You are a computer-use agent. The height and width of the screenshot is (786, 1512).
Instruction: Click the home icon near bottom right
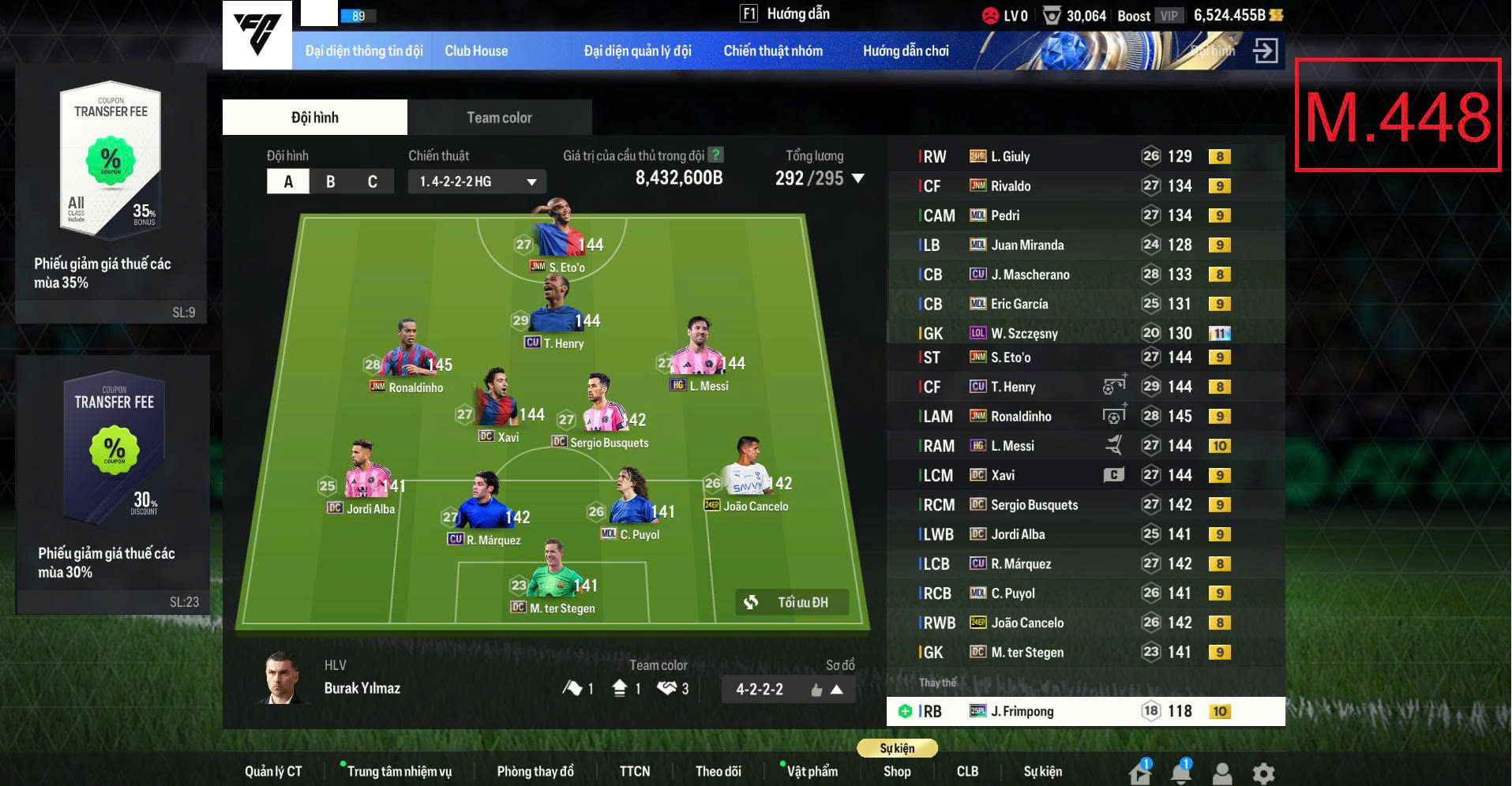coord(1138,772)
